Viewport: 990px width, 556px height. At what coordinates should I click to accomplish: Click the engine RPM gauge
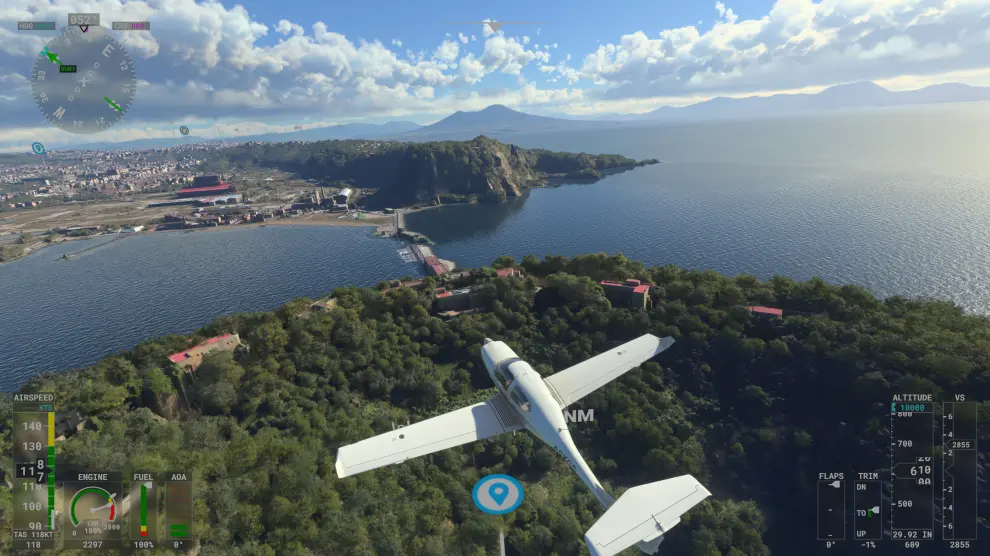(x=92, y=508)
